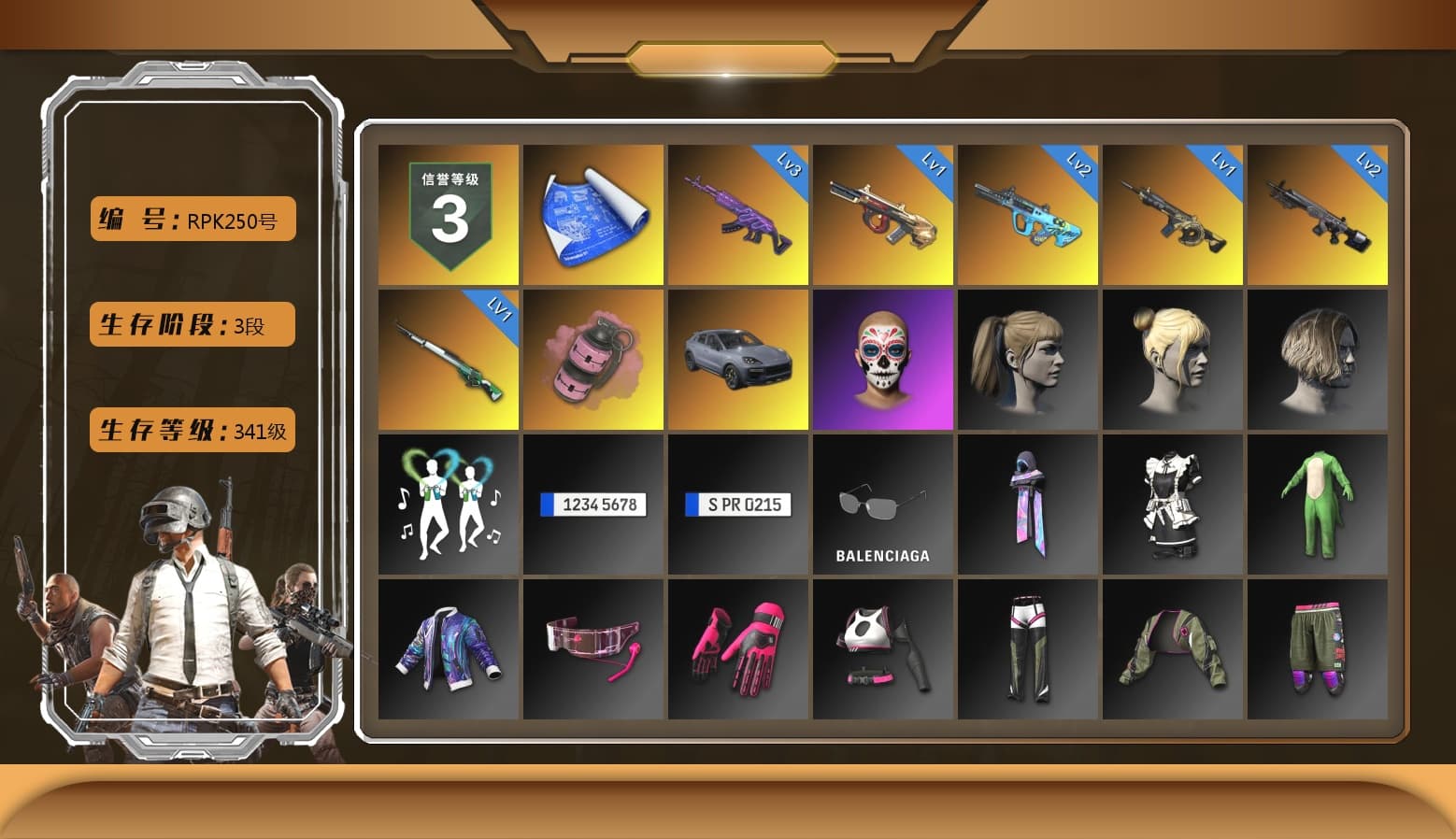Select the golden Lv1 pistol skin
The height and width of the screenshot is (839, 1456).
click(x=883, y=214)
